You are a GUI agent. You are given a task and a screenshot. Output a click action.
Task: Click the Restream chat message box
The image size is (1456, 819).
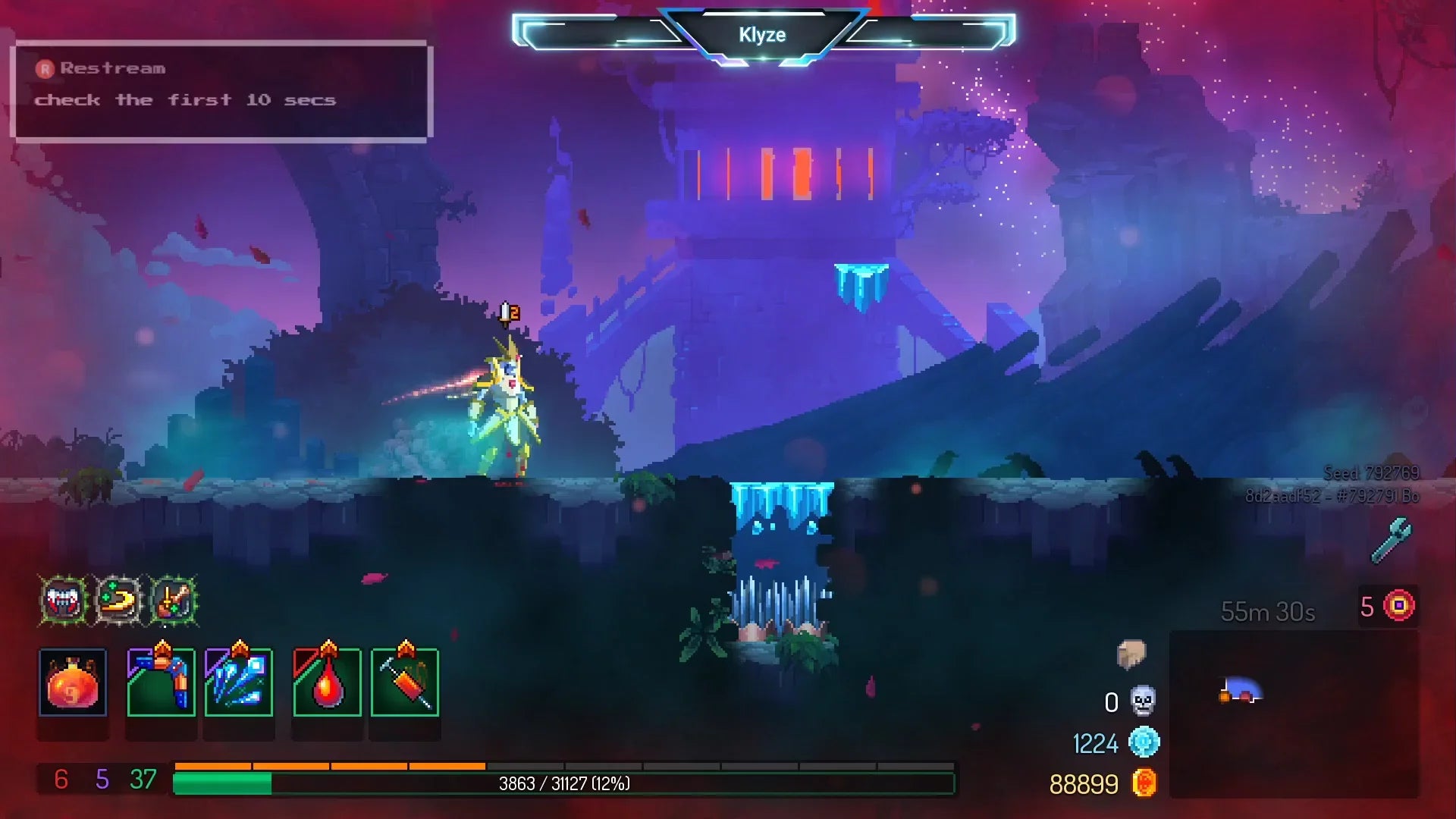click(x=221, y=91)
